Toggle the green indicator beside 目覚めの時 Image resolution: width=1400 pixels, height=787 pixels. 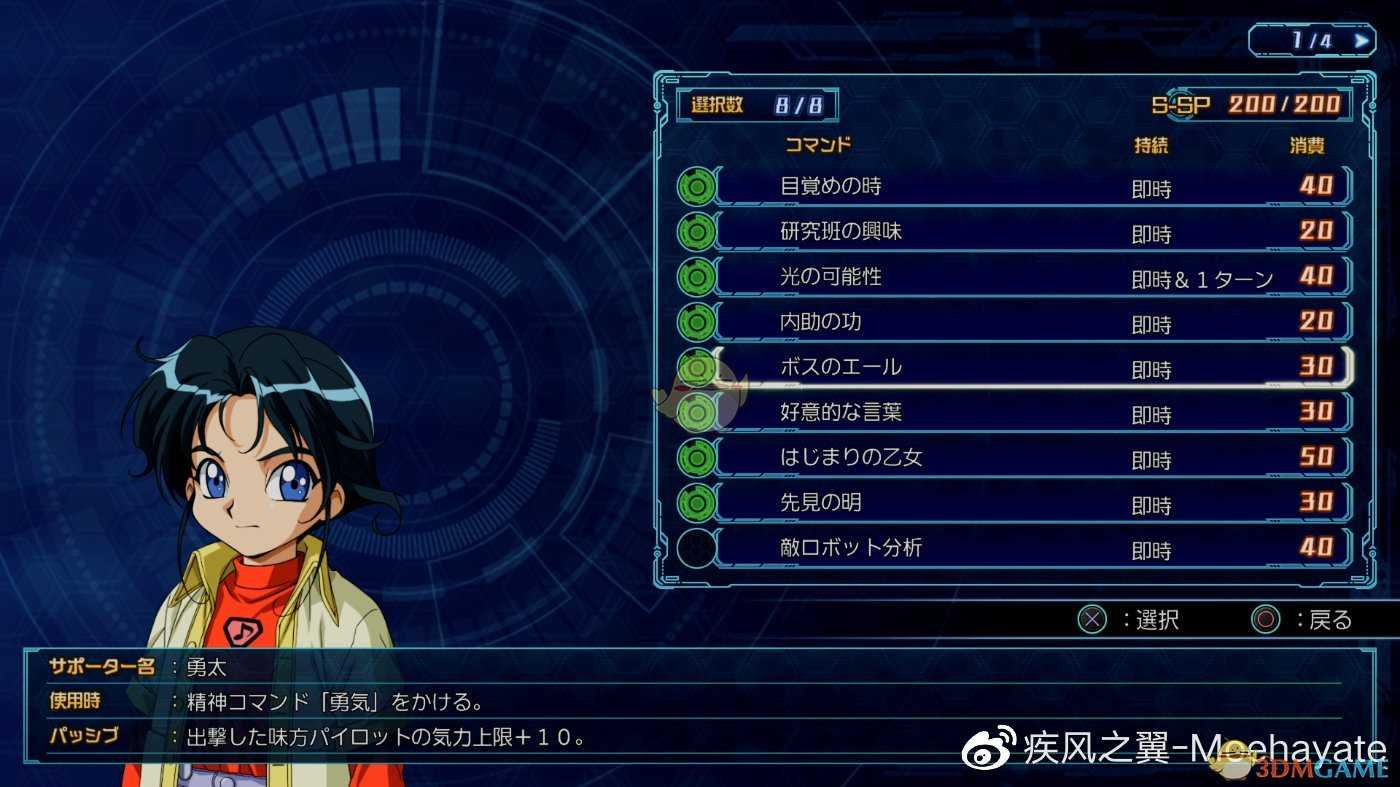pyautogui.click(x=697, y=186)
